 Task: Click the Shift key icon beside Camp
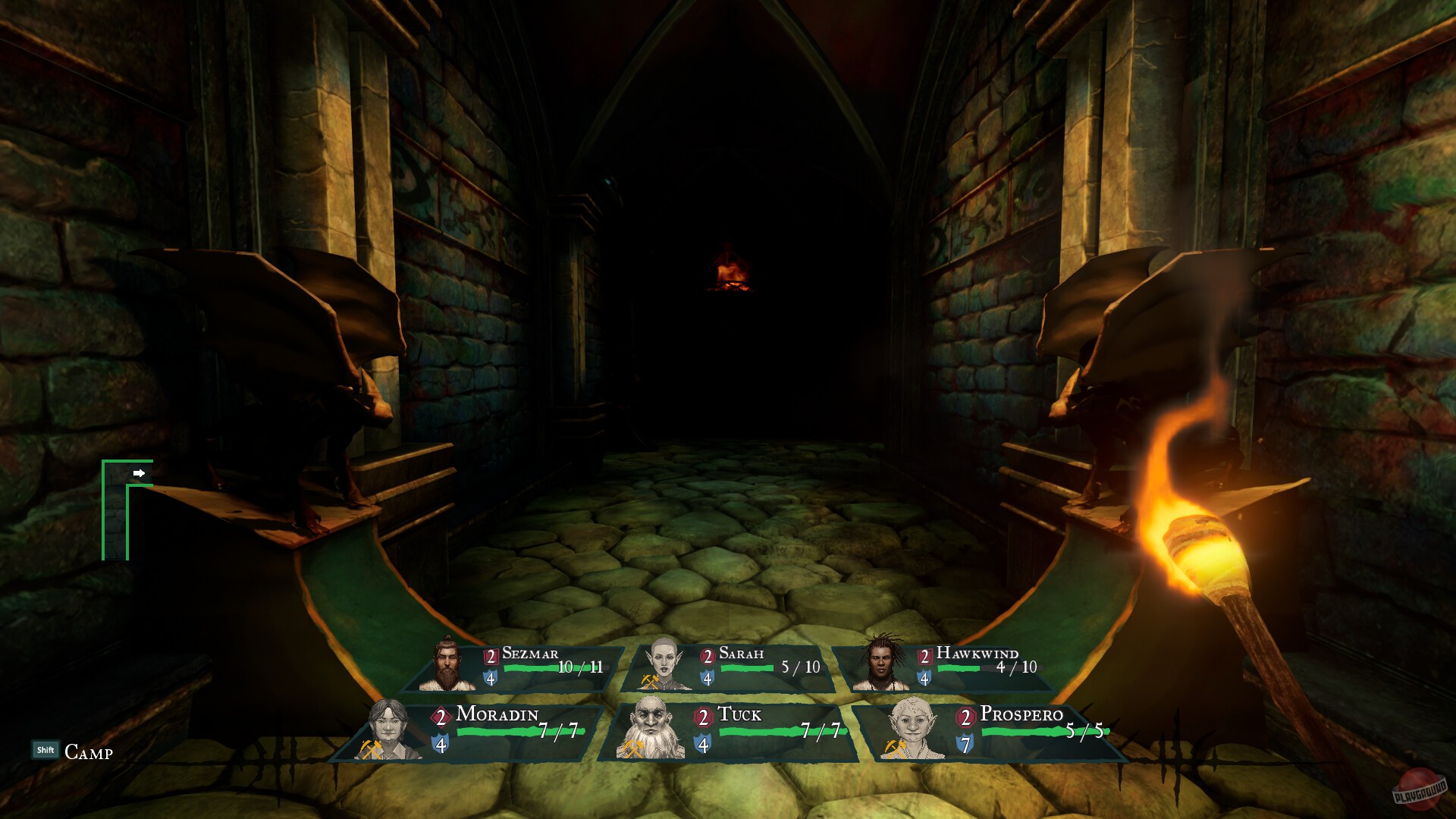tap(45, 749)
